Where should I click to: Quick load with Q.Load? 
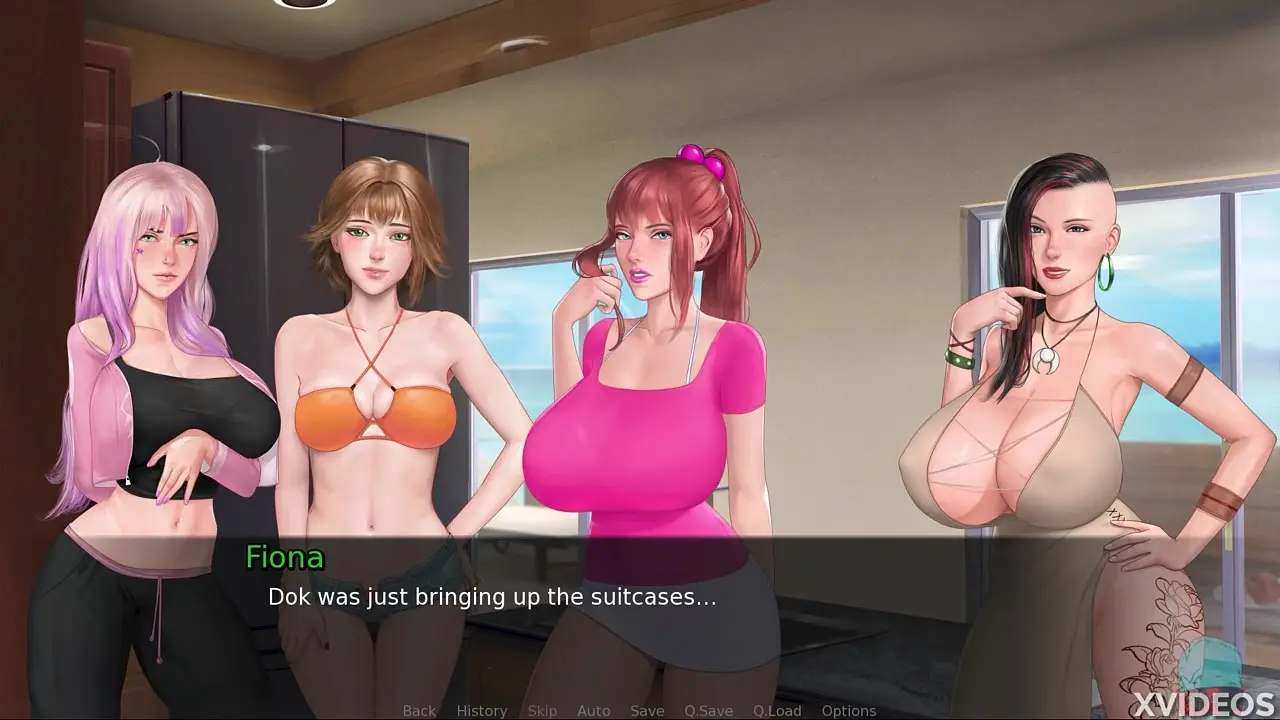[777, 711]
